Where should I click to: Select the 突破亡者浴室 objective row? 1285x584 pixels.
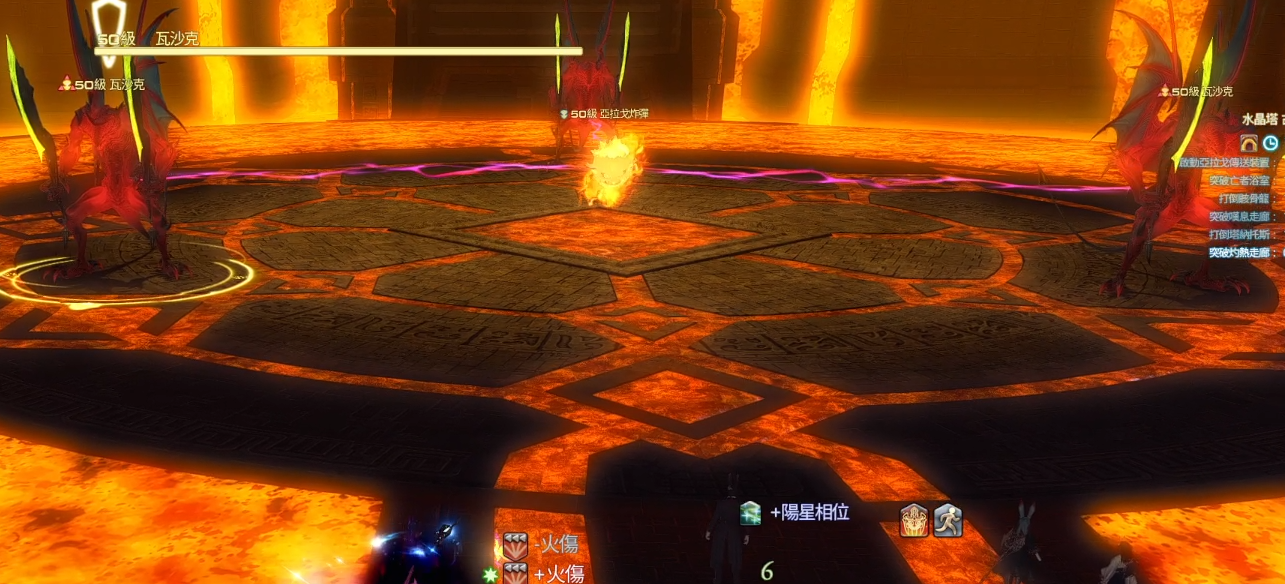click(x=1240, y=180)
